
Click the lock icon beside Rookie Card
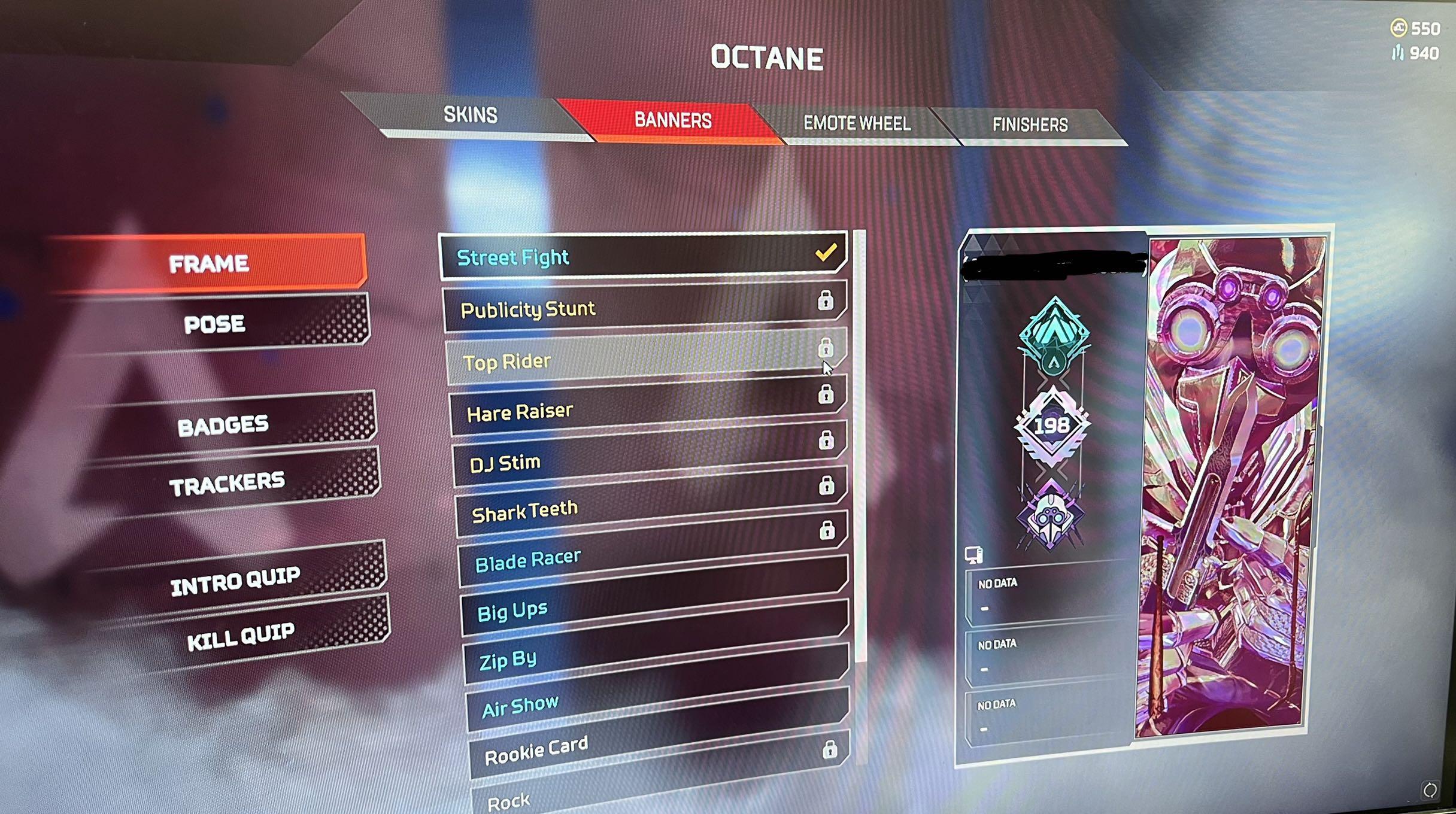click(831, 751)
